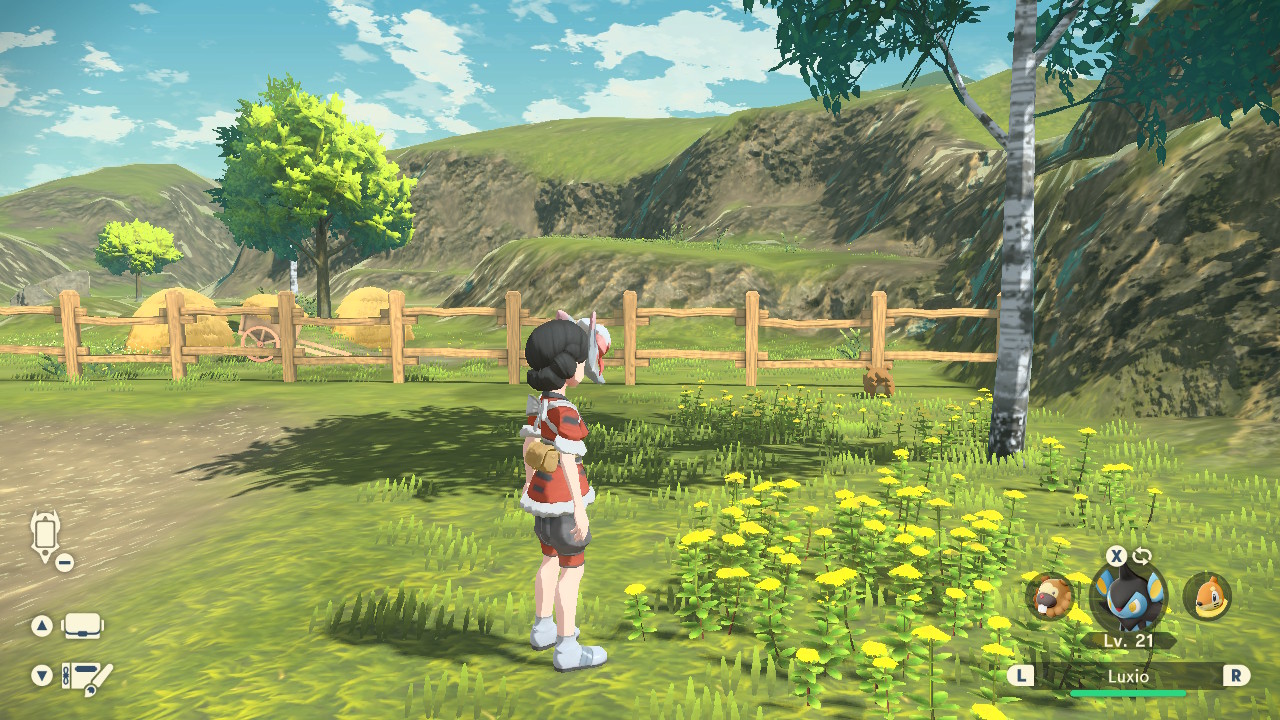This screenshot has height=720, width=1280.
Task: Click the L shoulder button prompt
Action: click(x=1021, y=677)
